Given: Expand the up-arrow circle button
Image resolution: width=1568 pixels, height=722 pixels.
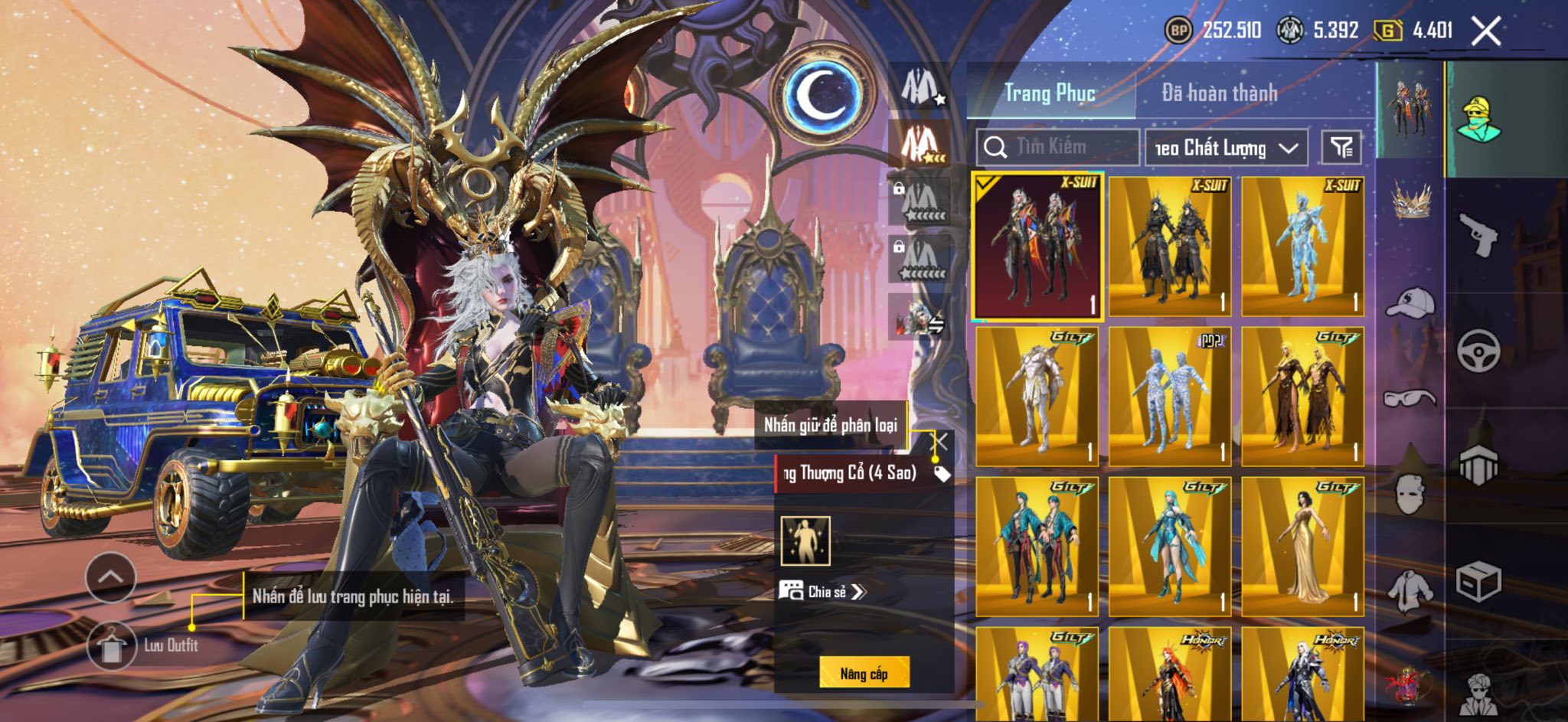Looking at the screenshot, I should pyautogui.click(x=111, y=577).
